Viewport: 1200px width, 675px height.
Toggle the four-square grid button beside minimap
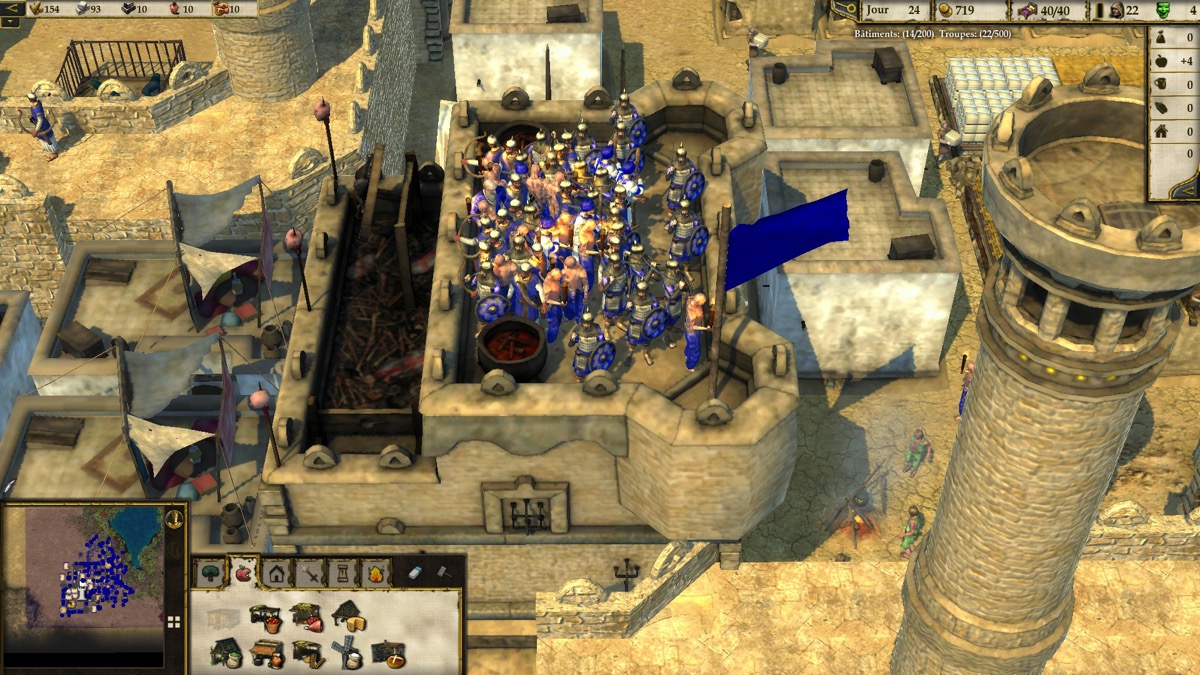pyautogui.click(x=174, y=622)
